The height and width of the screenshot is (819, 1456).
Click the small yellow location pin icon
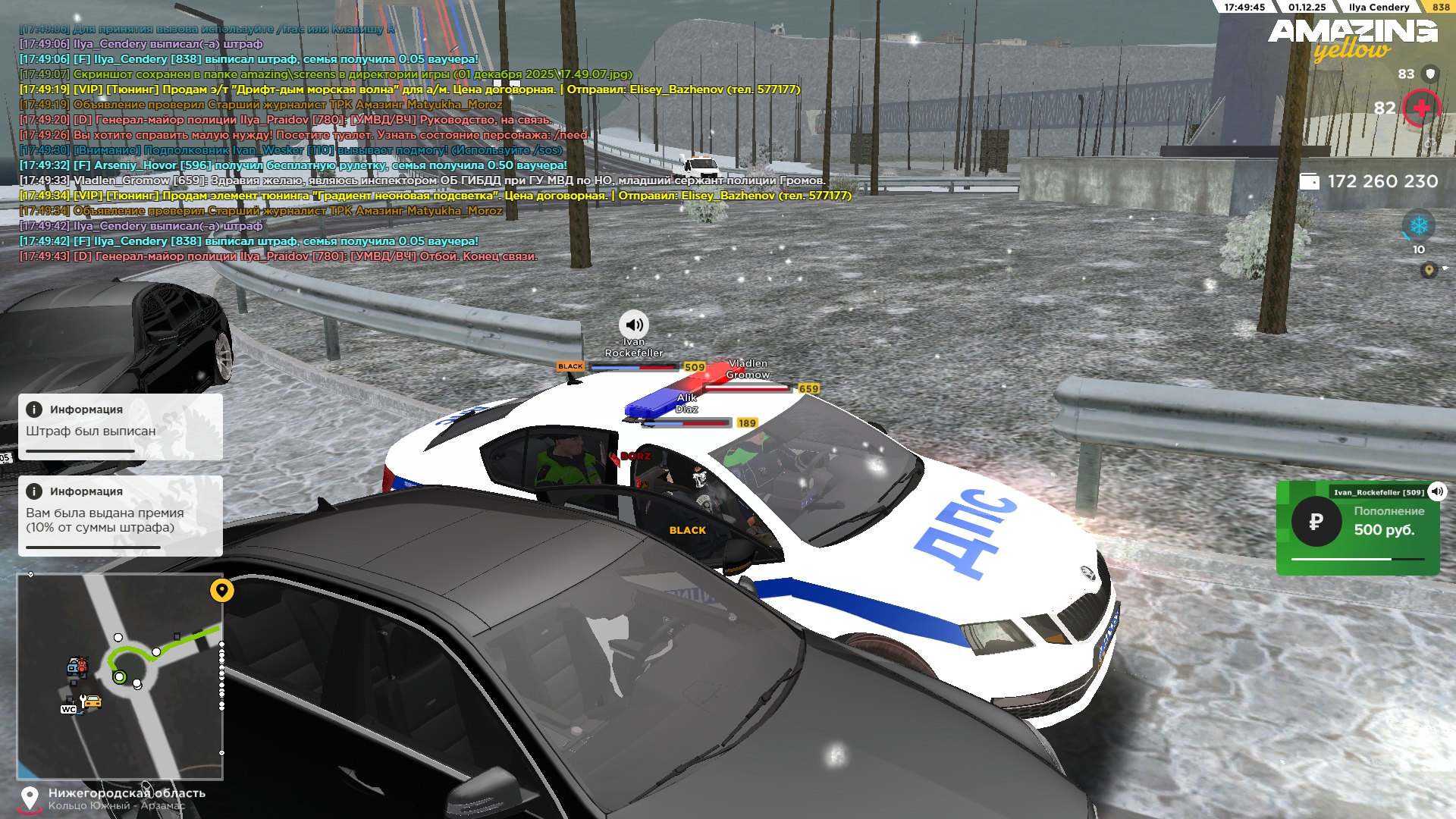tap(1429, 270)
